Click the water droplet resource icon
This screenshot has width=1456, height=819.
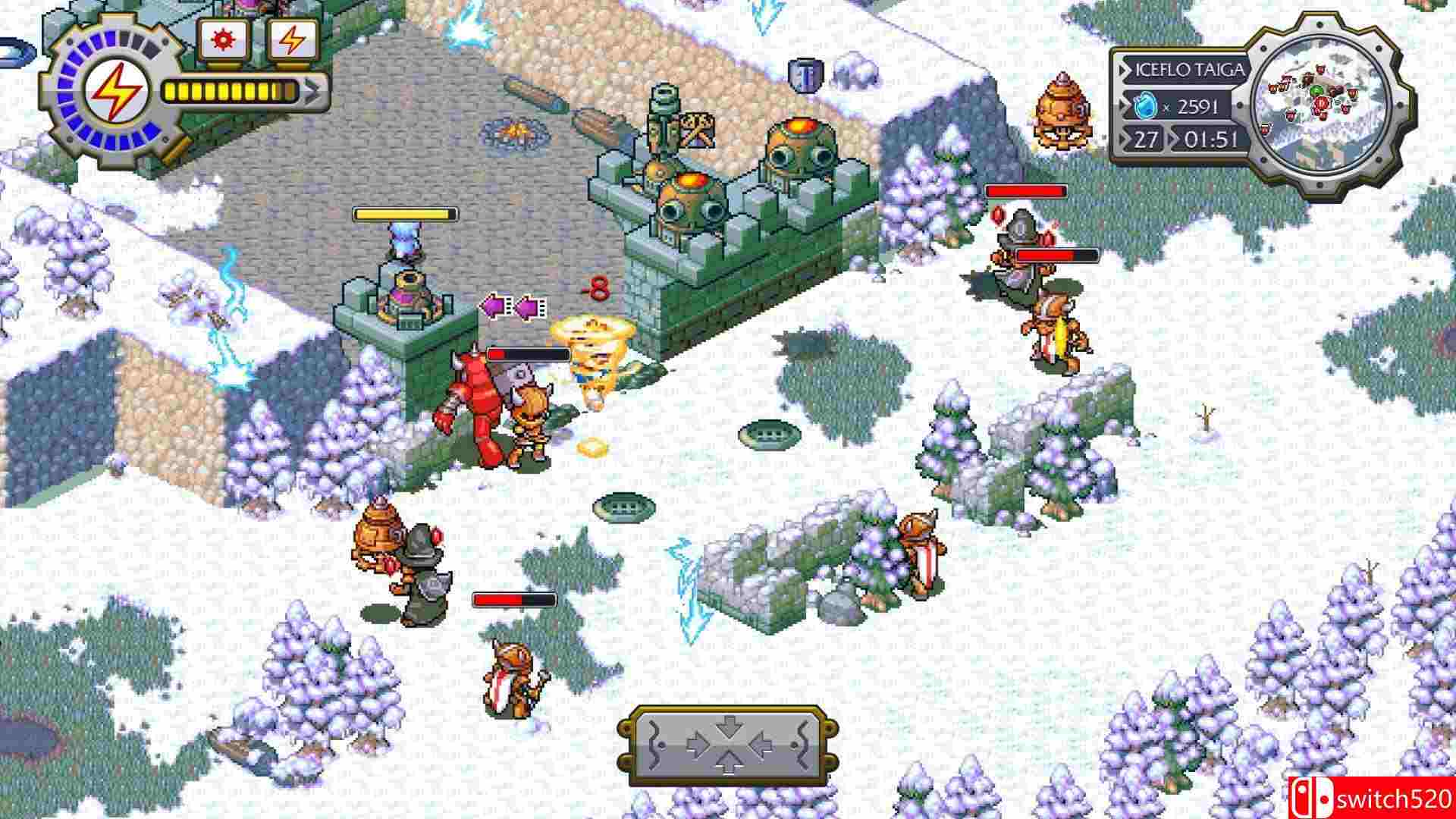[1146, 106]
